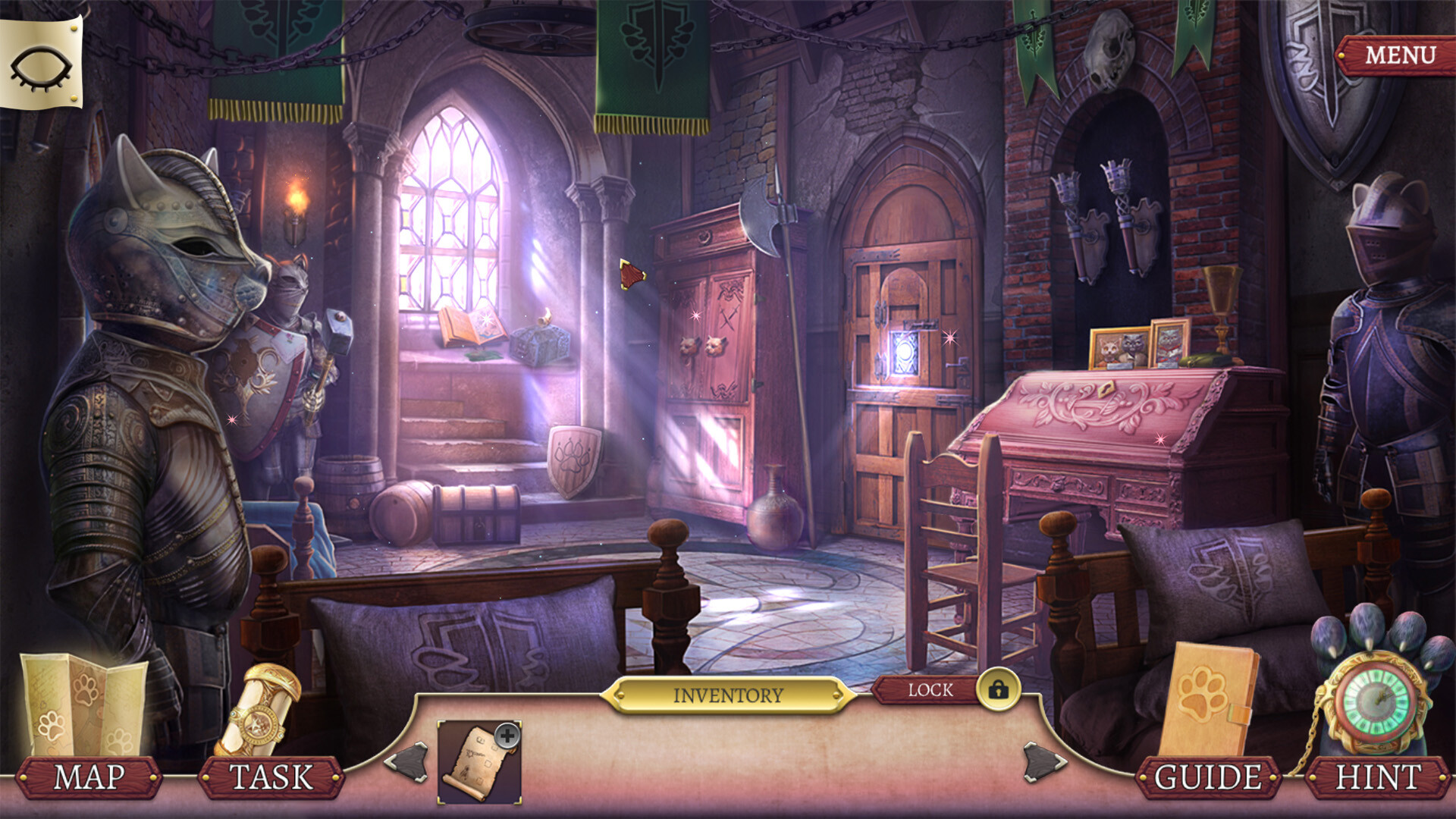The width and height of the screenshot is (1456, 819).
Task: Click the INVENTORY banner plate
Action: point(730,693)
